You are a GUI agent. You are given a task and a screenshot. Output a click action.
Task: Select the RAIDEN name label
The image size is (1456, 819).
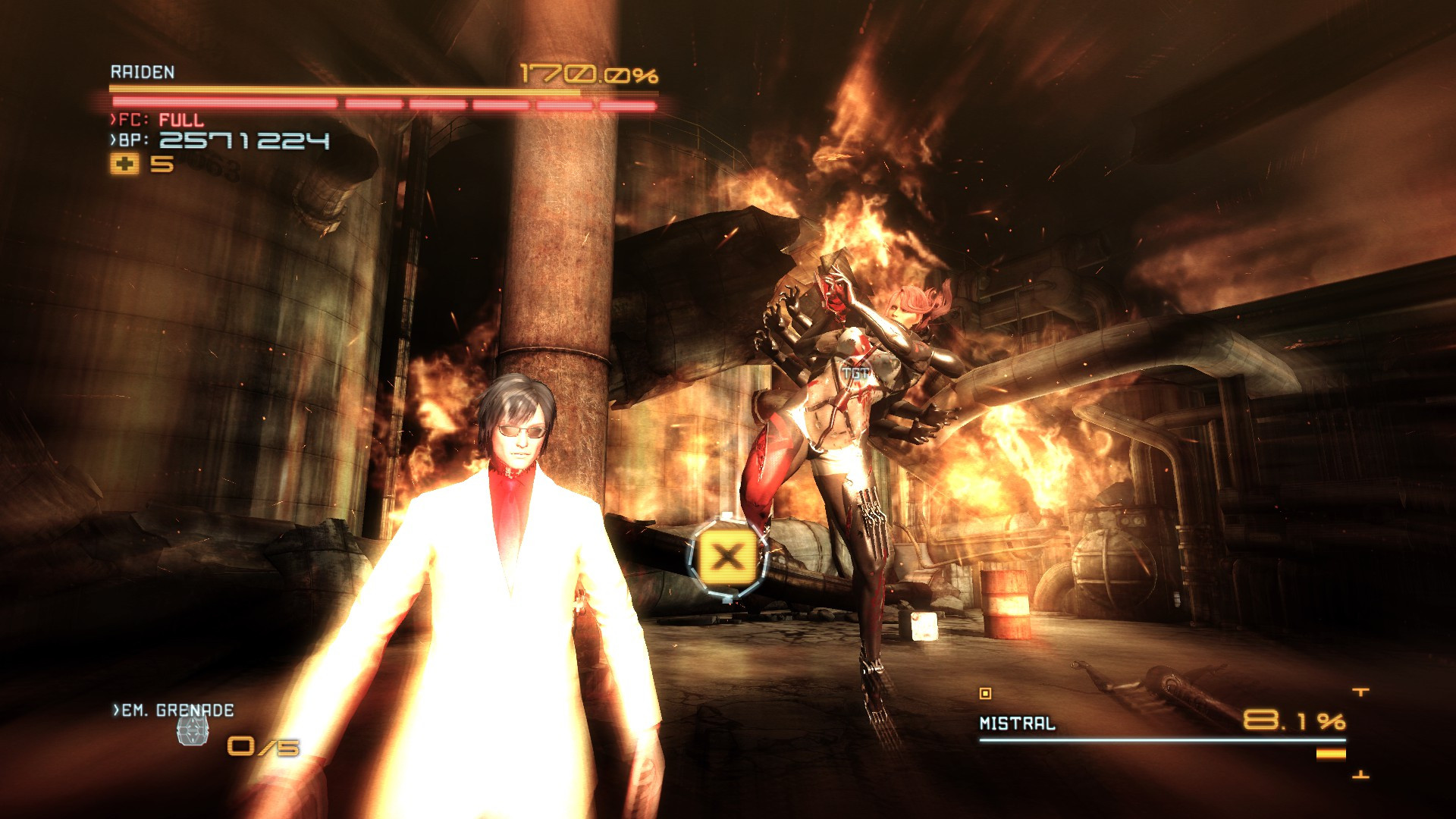142,74
